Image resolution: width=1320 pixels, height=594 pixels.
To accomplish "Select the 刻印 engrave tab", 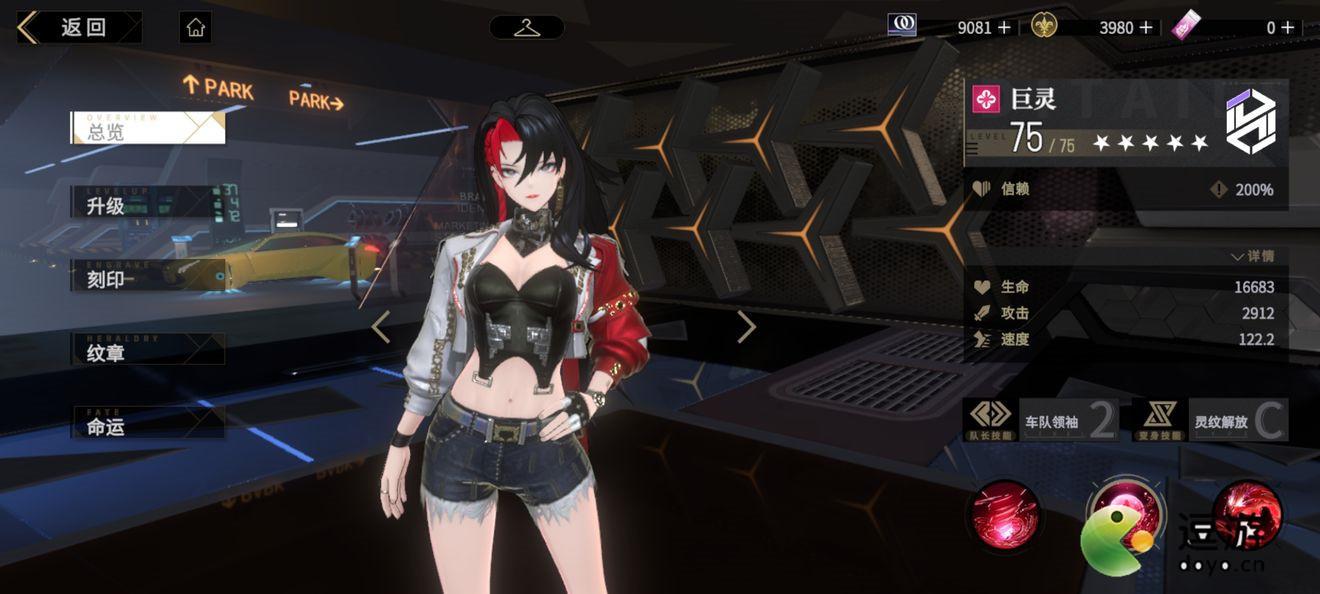I will [147, 279].
